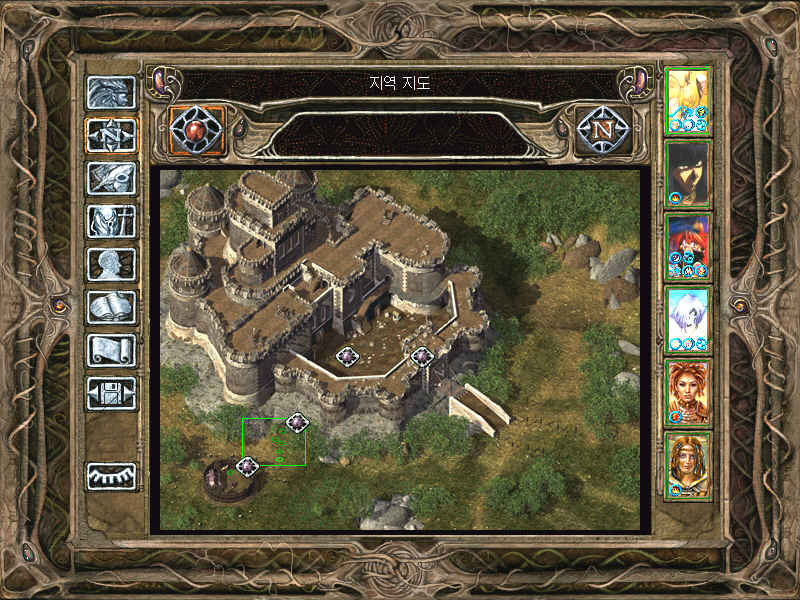The height and width of the screenshot is (600, 800).
Task: Choose the red-haired character portrait
Action: pyautogui.click(x=688, y=246)
